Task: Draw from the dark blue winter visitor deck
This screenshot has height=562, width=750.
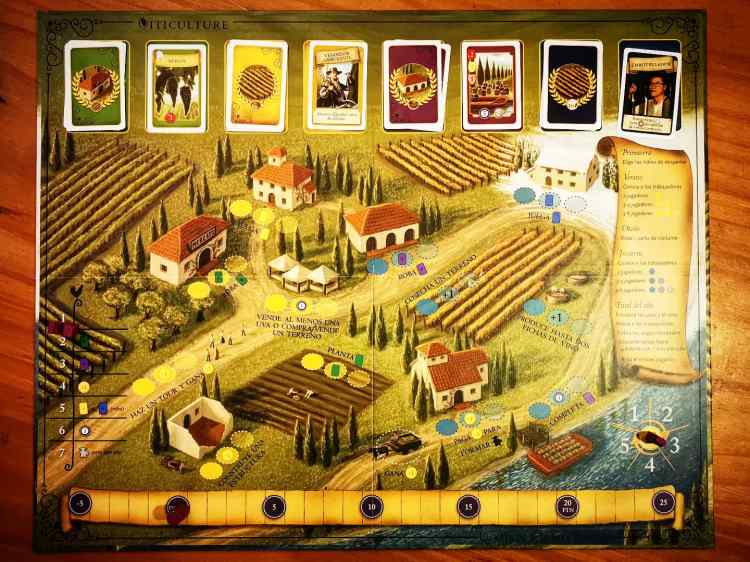Action: (x=571, y=86)
